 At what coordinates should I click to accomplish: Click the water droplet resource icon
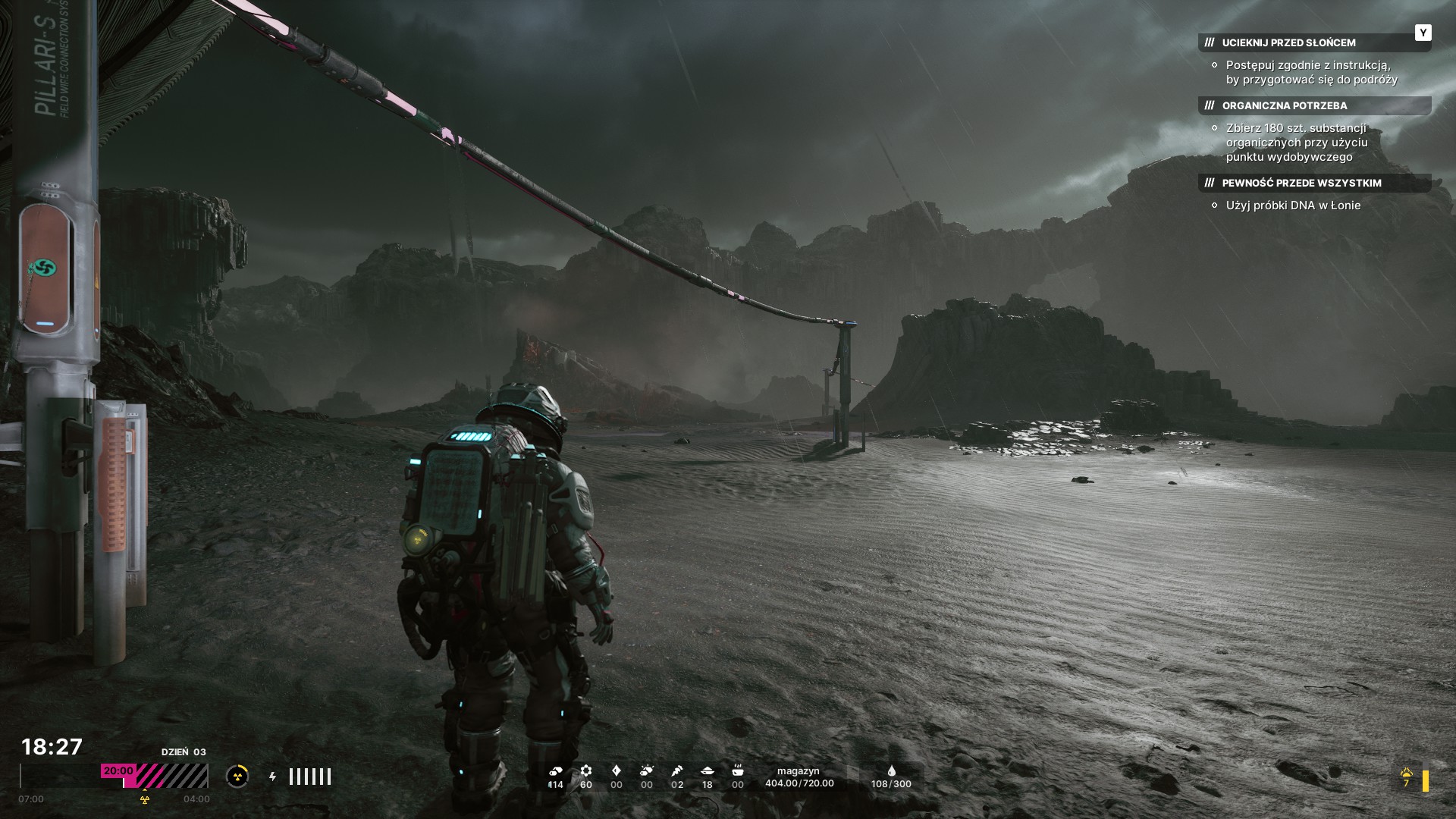[x=891, y=770]
